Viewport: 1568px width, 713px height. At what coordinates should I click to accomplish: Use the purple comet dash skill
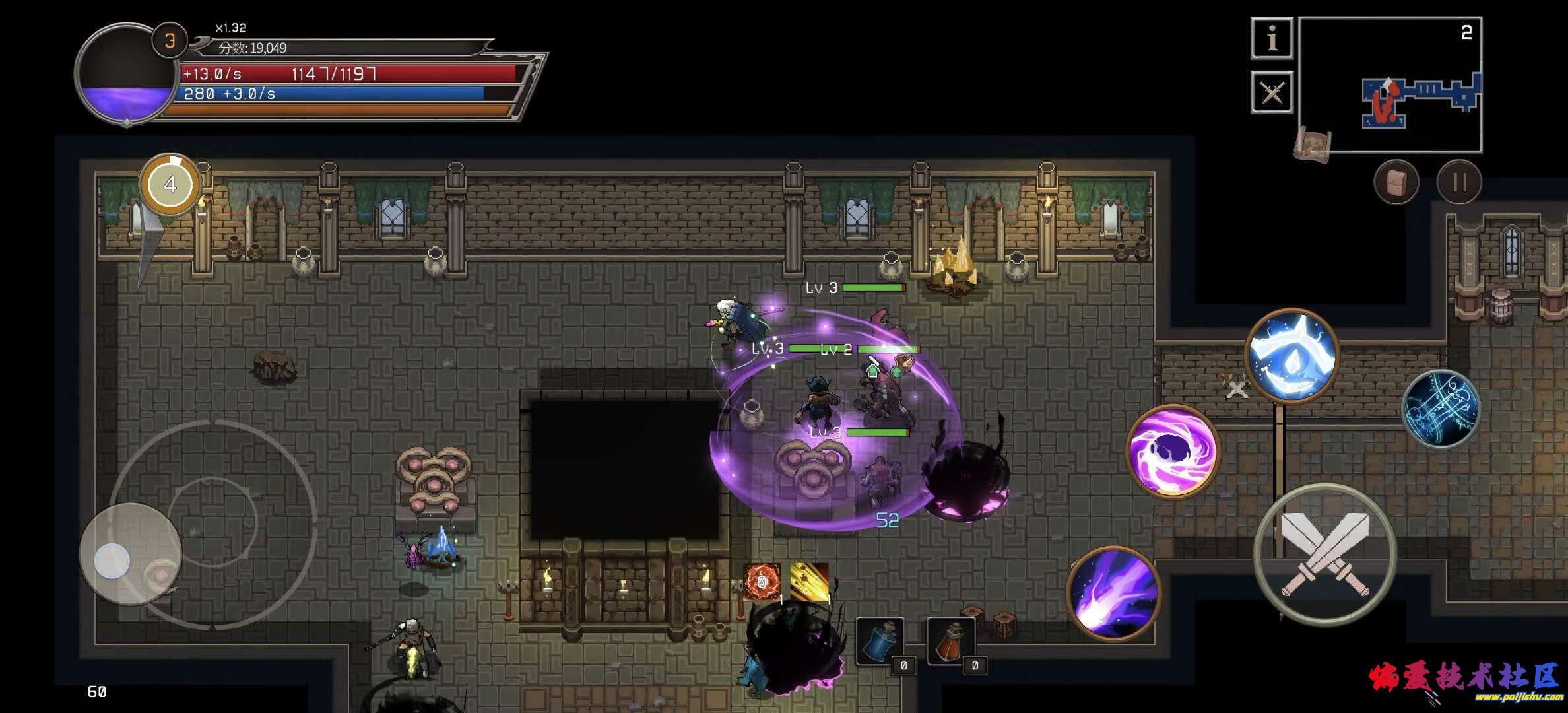click(1114, 594)
